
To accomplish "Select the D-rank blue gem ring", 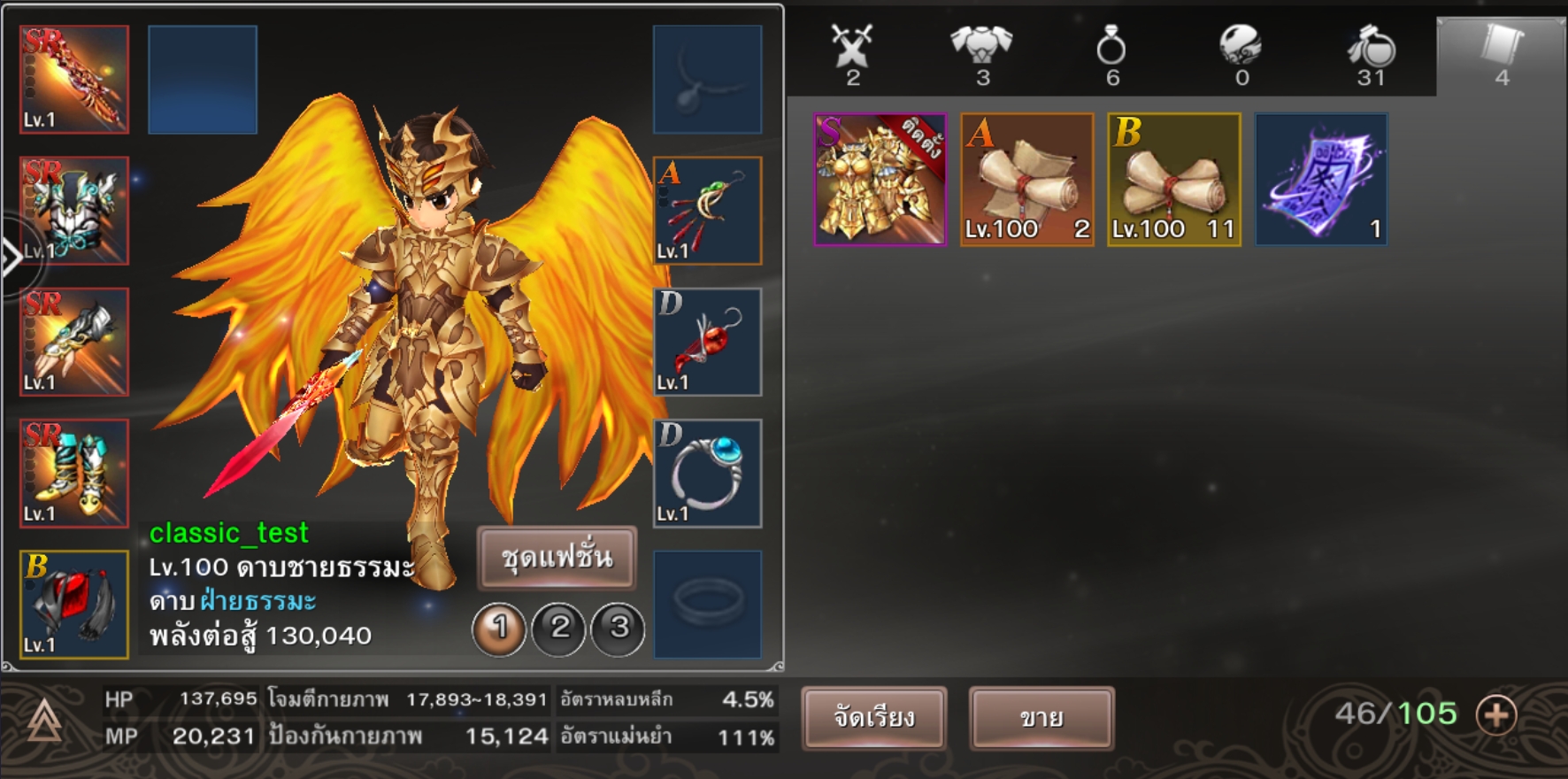I will [707, 474].
